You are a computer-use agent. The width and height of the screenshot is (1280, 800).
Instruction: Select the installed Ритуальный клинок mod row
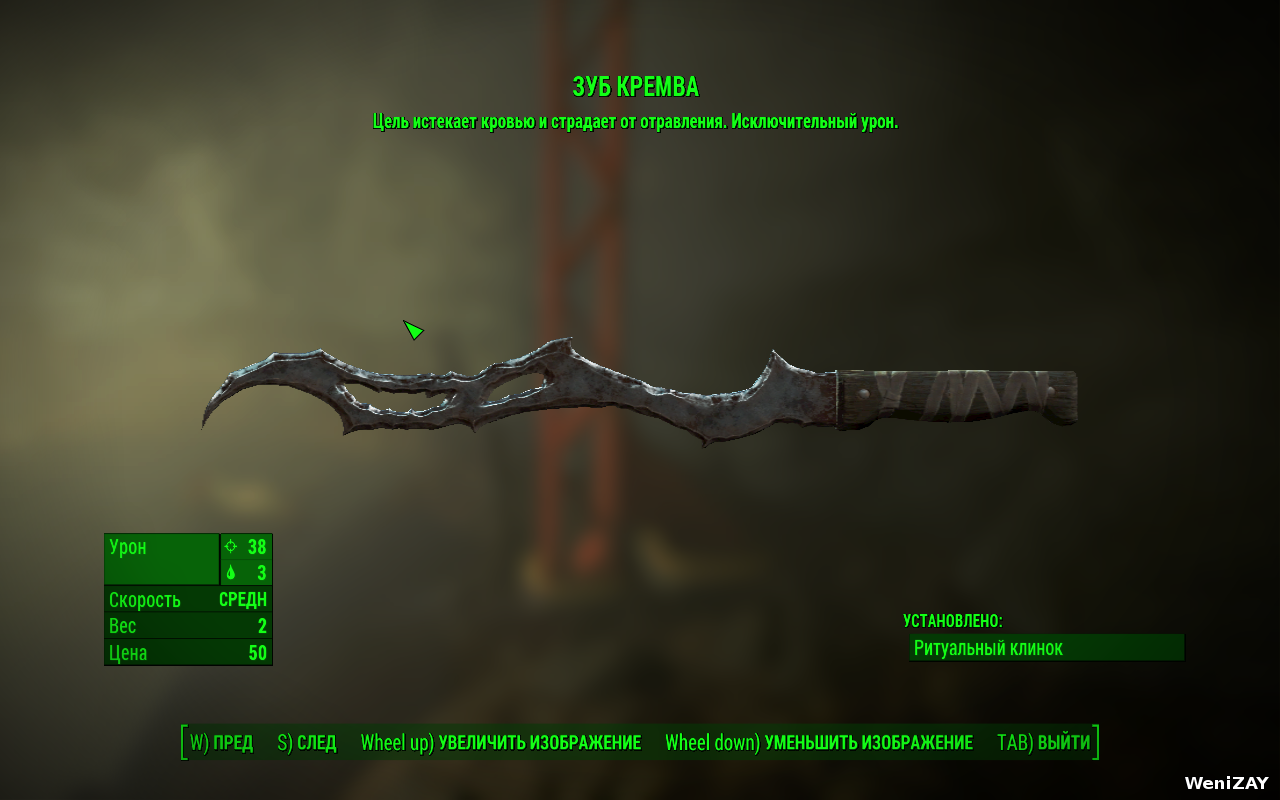click(x=1046, y=648)
